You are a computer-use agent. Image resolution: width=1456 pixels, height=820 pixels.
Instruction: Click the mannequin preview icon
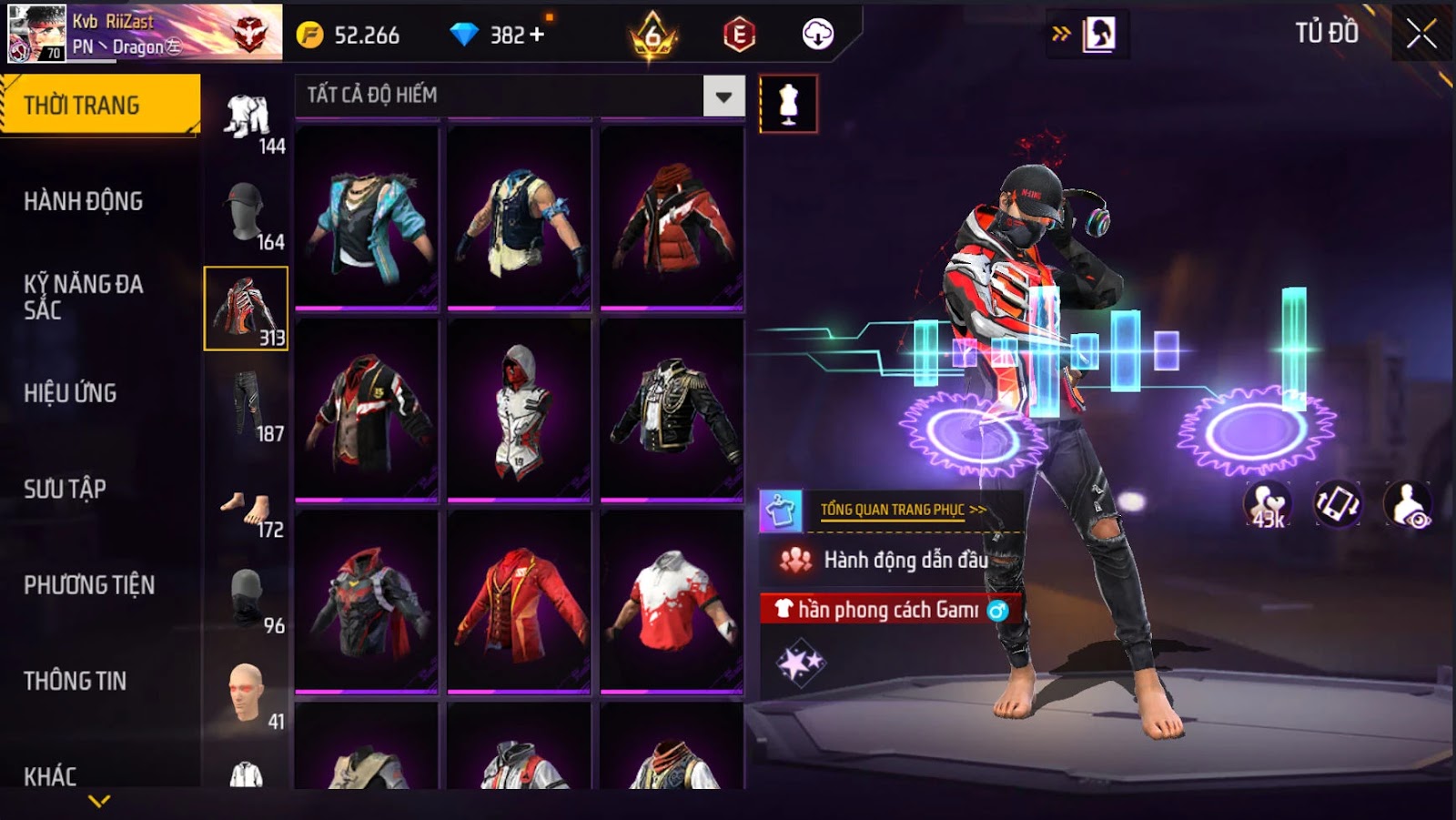(x=788, y=104)
